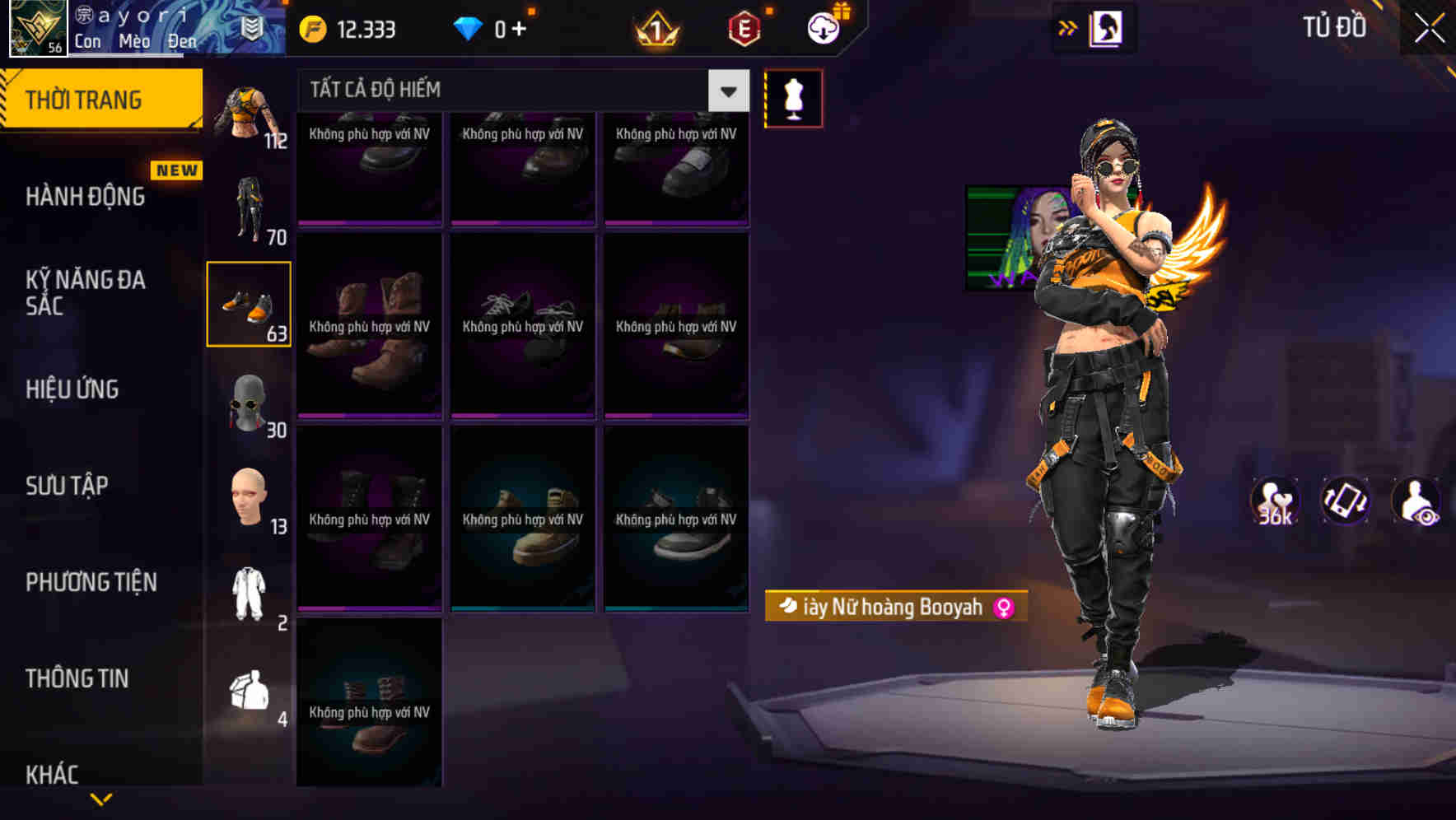Expand the TẤT CẢ ĐỘ HIẾM rarity dropdown
1456x820 pixels.
click(x=726, y=91)
